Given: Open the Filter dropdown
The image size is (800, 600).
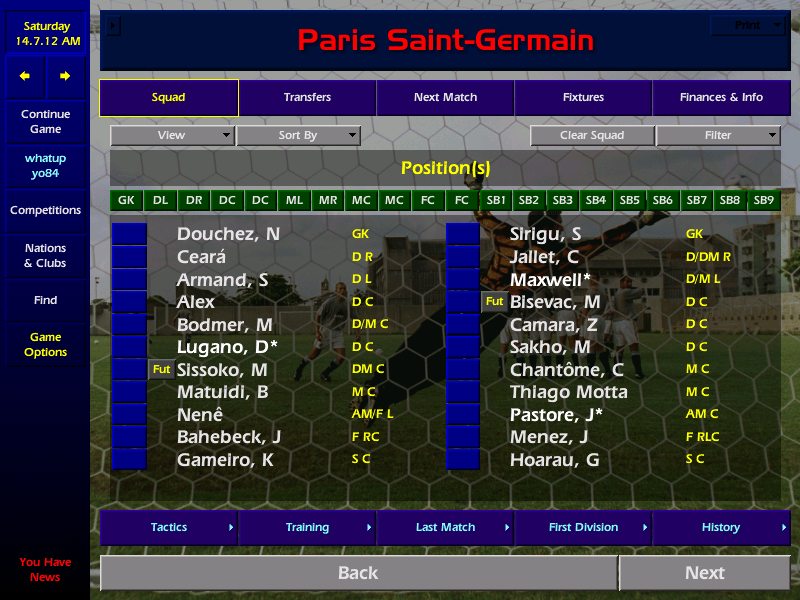Looking at the screenshot, I should [718, 135].
